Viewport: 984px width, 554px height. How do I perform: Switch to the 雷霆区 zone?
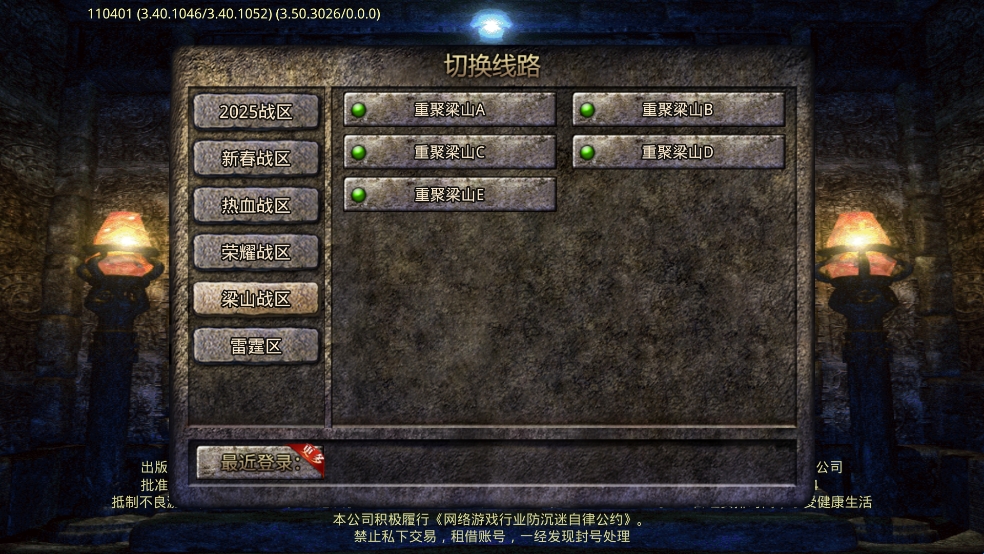(256, 346)
